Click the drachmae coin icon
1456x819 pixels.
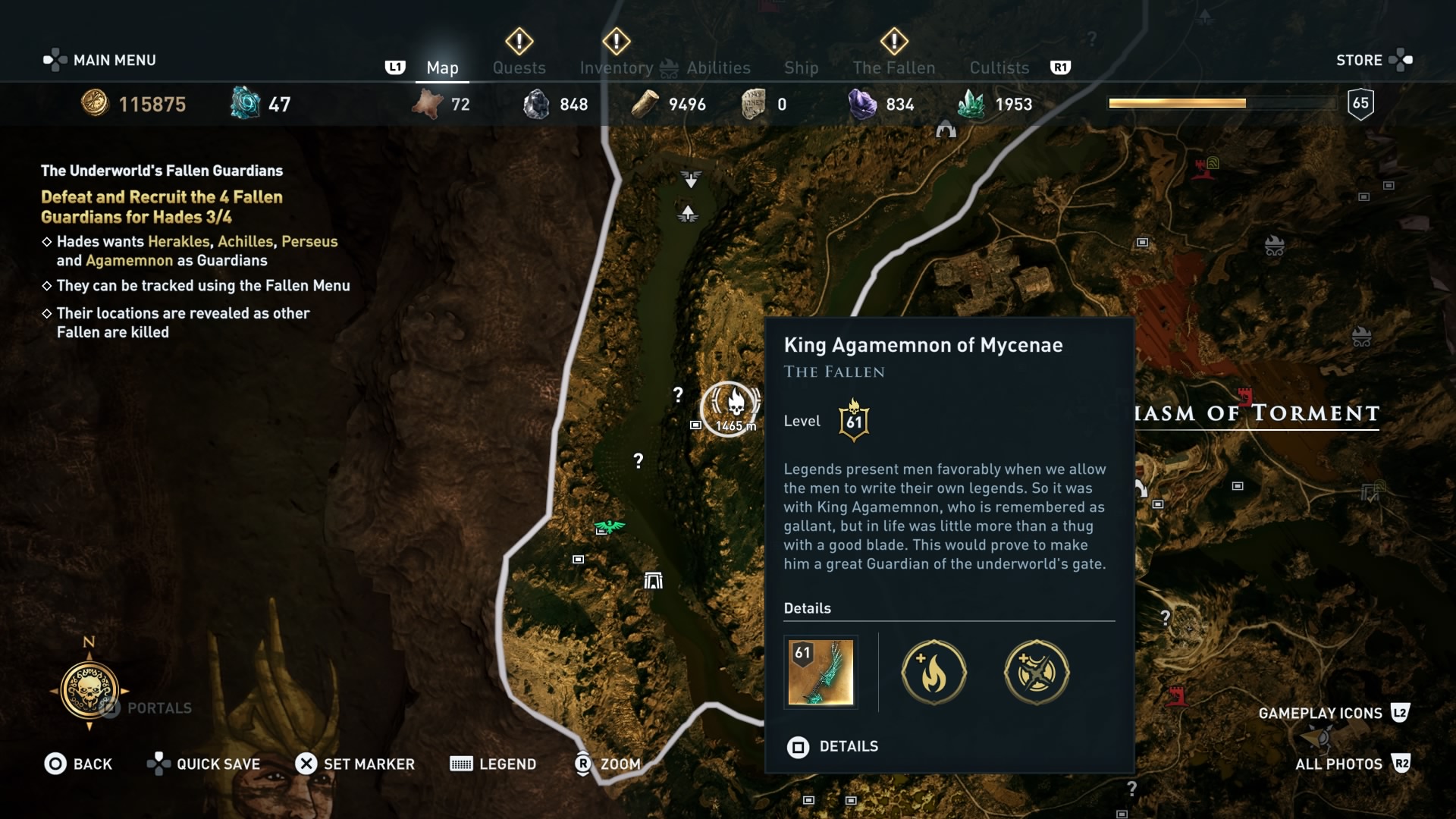93,104
